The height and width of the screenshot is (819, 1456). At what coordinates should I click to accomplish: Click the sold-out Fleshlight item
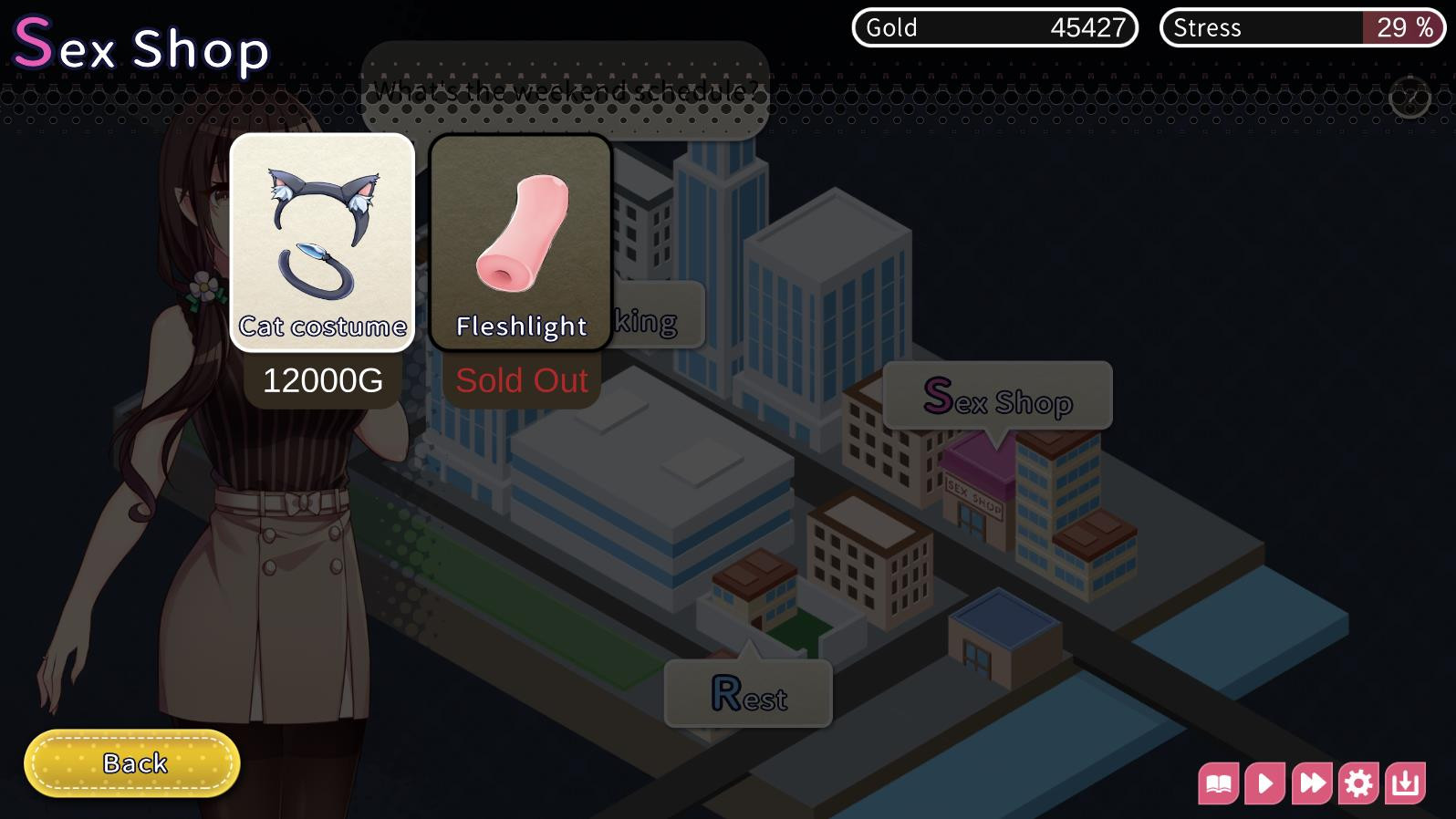coord(519,242)
